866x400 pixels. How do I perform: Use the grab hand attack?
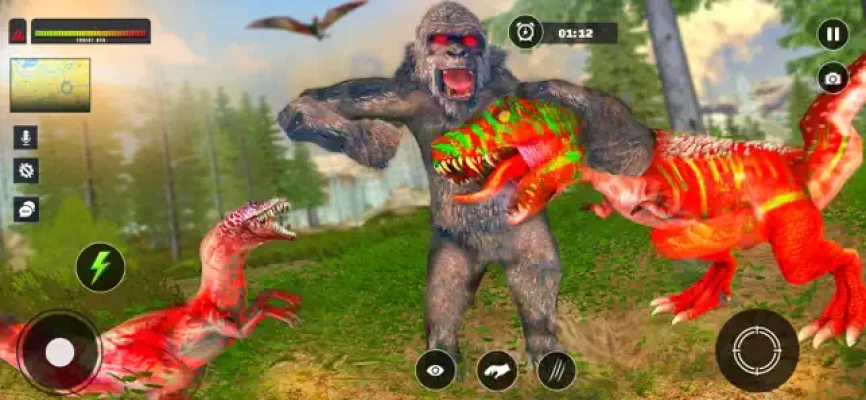click(497, 370)
